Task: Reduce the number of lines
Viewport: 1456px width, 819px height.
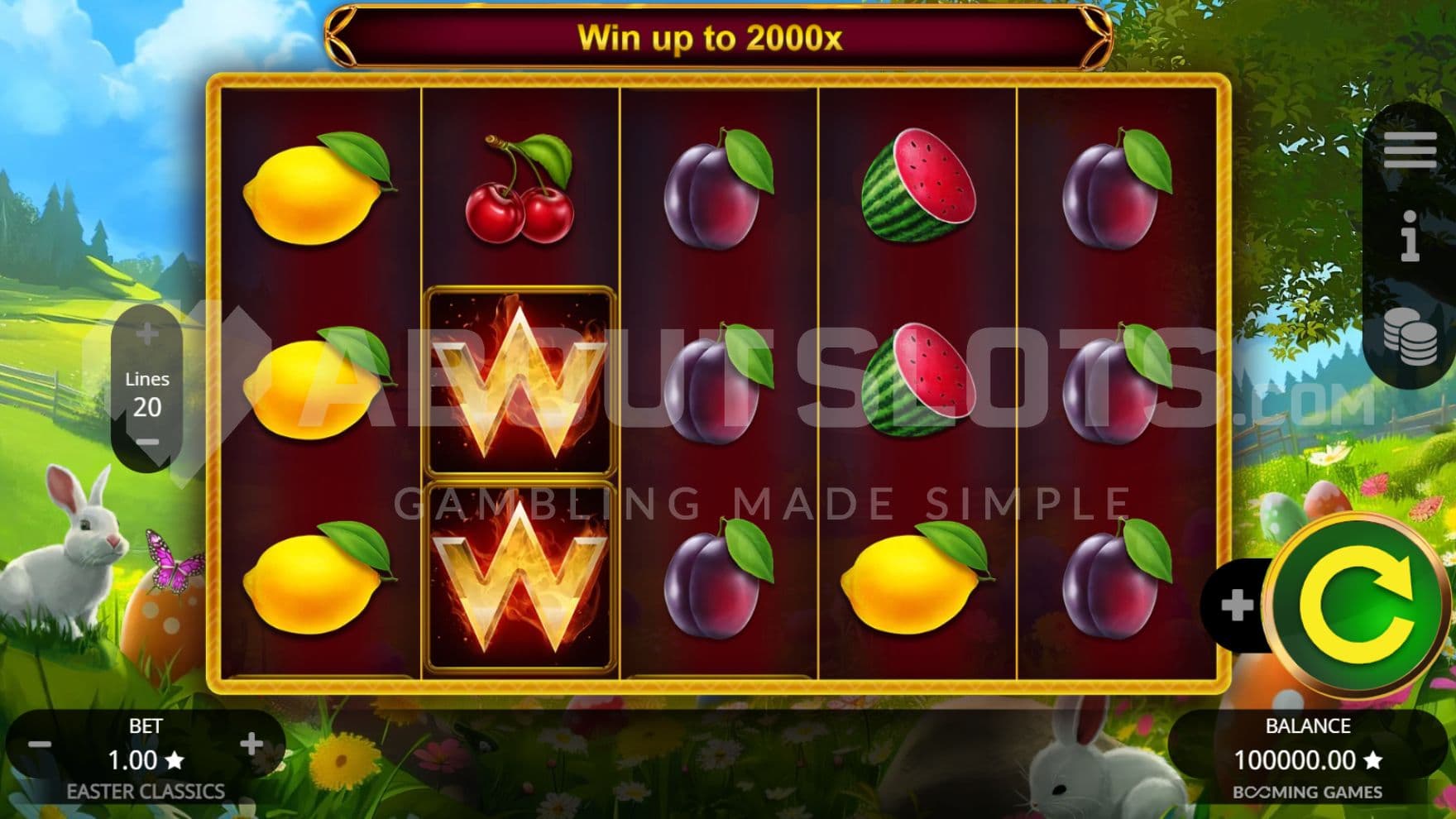Action: coord(147,442)
